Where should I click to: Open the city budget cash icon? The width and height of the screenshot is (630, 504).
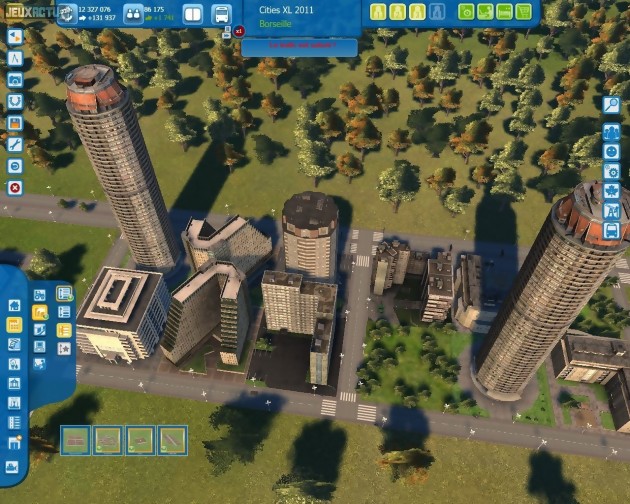[68, 13]
